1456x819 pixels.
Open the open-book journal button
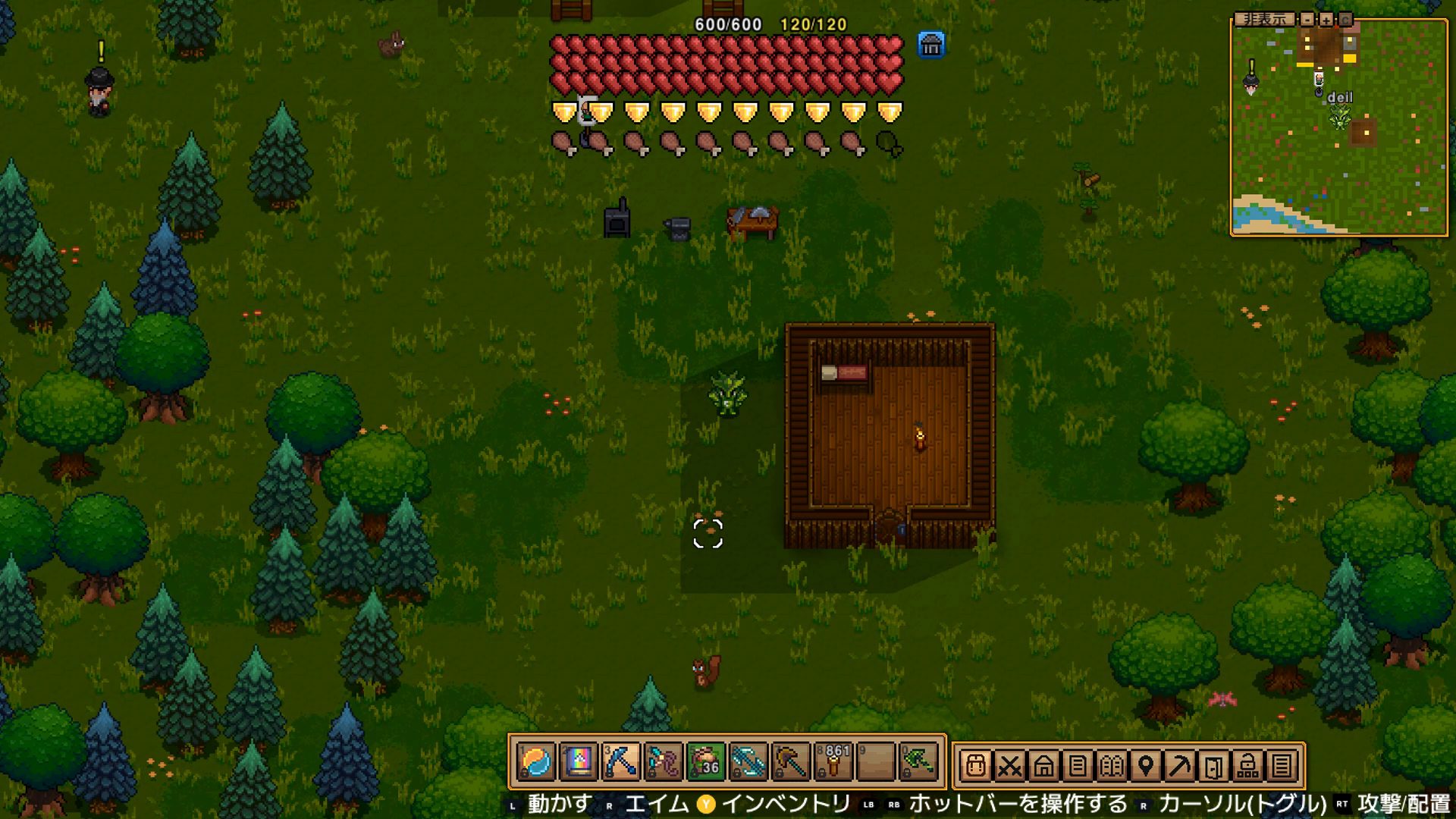1112,766
